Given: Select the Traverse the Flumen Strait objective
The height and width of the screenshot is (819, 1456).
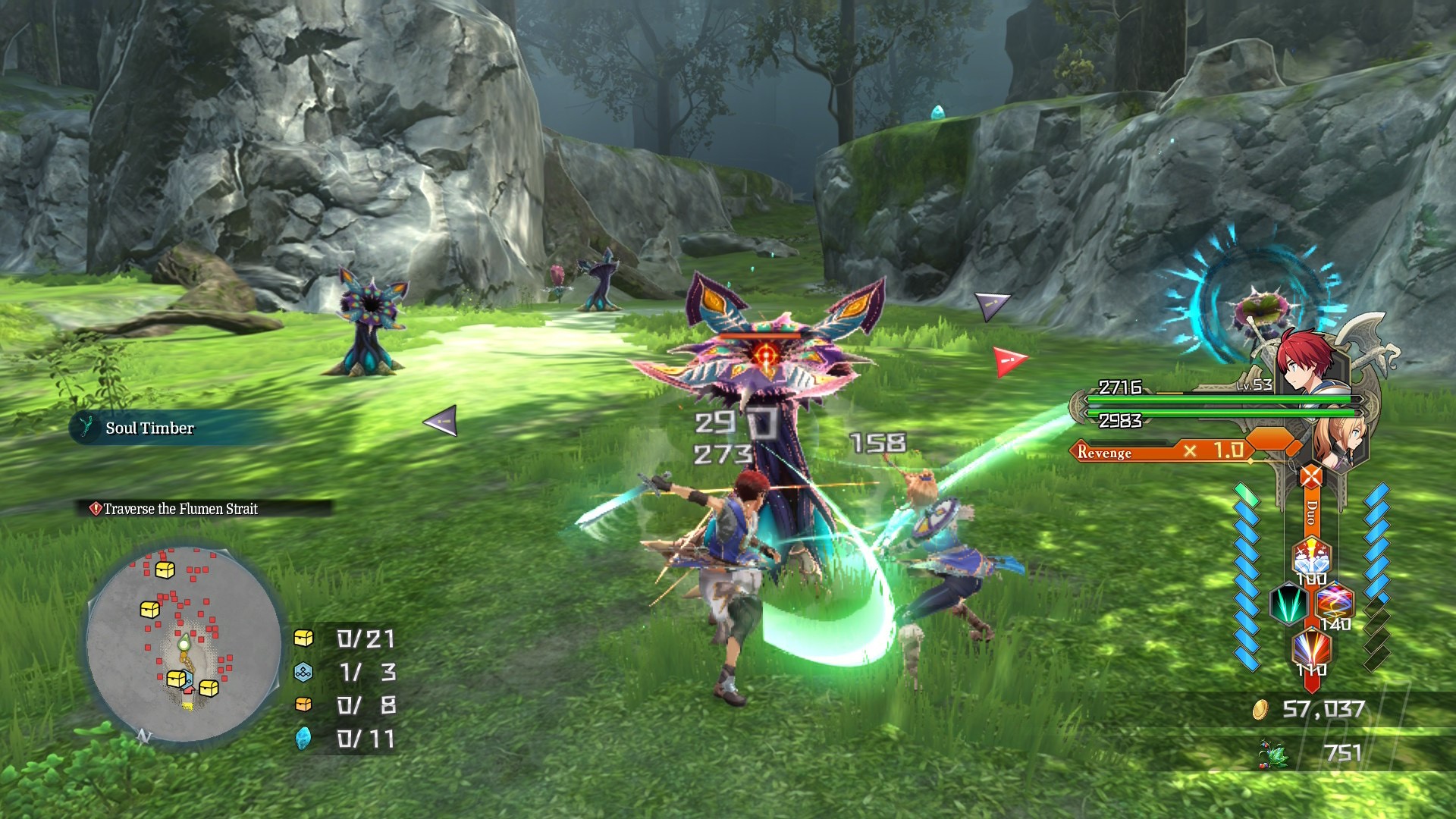Looking at the screenshot, I should (180, 509).
